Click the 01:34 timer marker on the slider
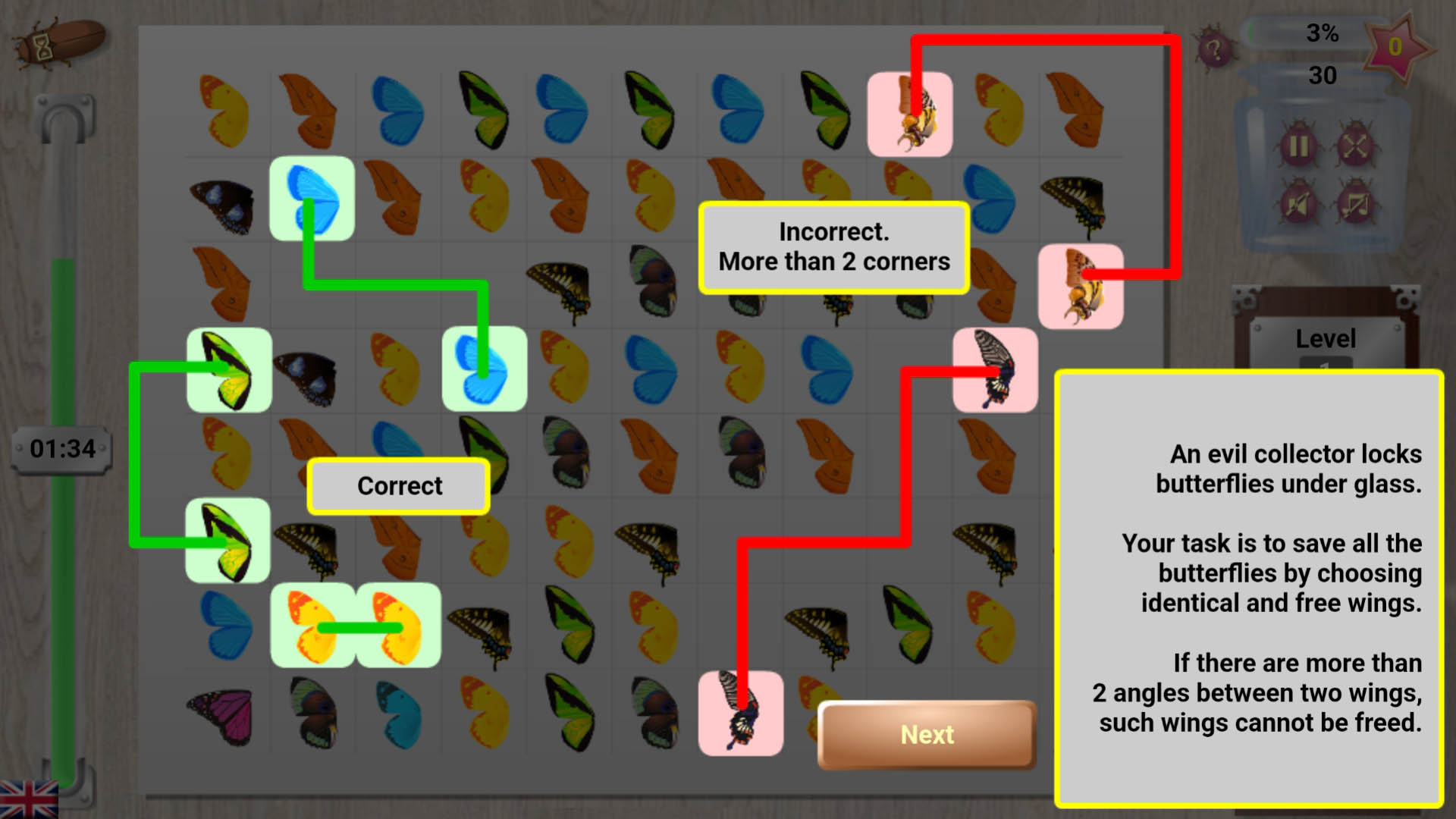The height and width of the screenshot is (819, 1456). tap(61, 448)
